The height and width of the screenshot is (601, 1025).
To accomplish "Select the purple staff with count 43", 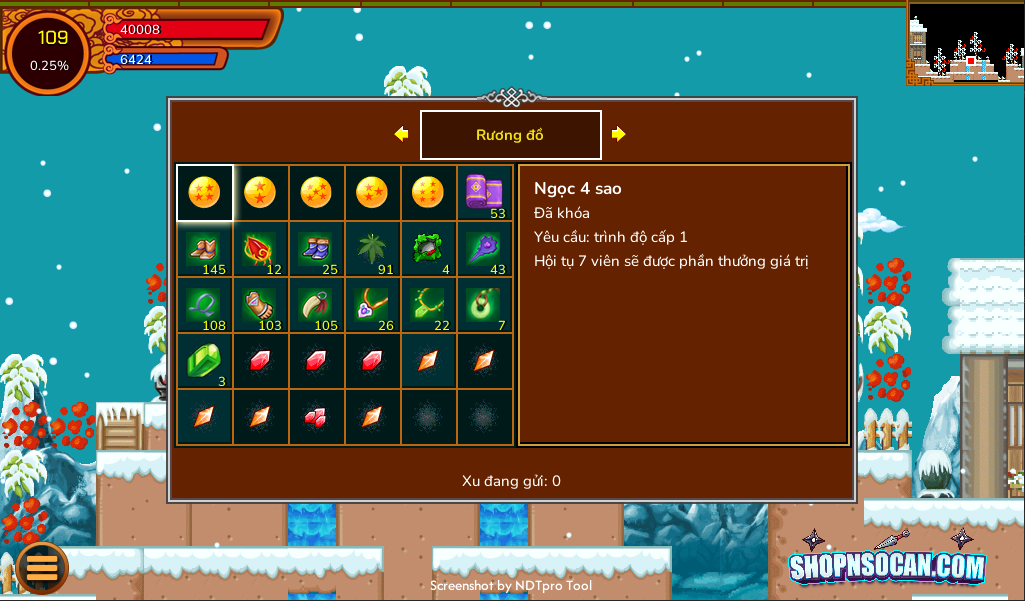I will [485, 249].
